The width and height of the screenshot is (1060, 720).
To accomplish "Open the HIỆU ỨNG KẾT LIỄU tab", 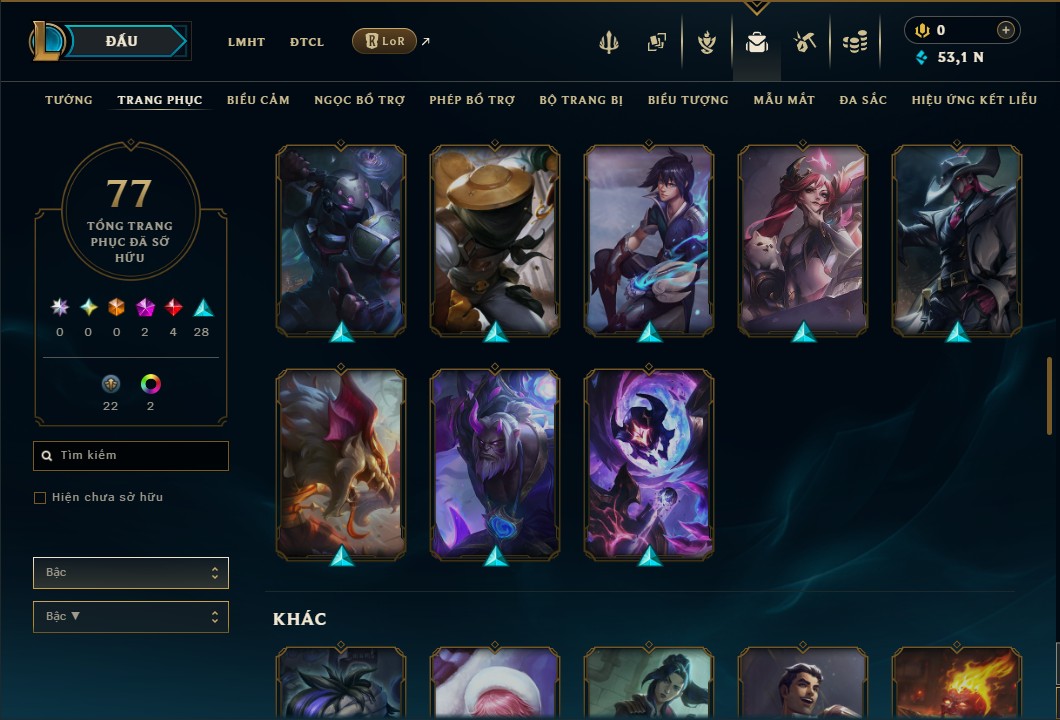I will coord(975,100).
